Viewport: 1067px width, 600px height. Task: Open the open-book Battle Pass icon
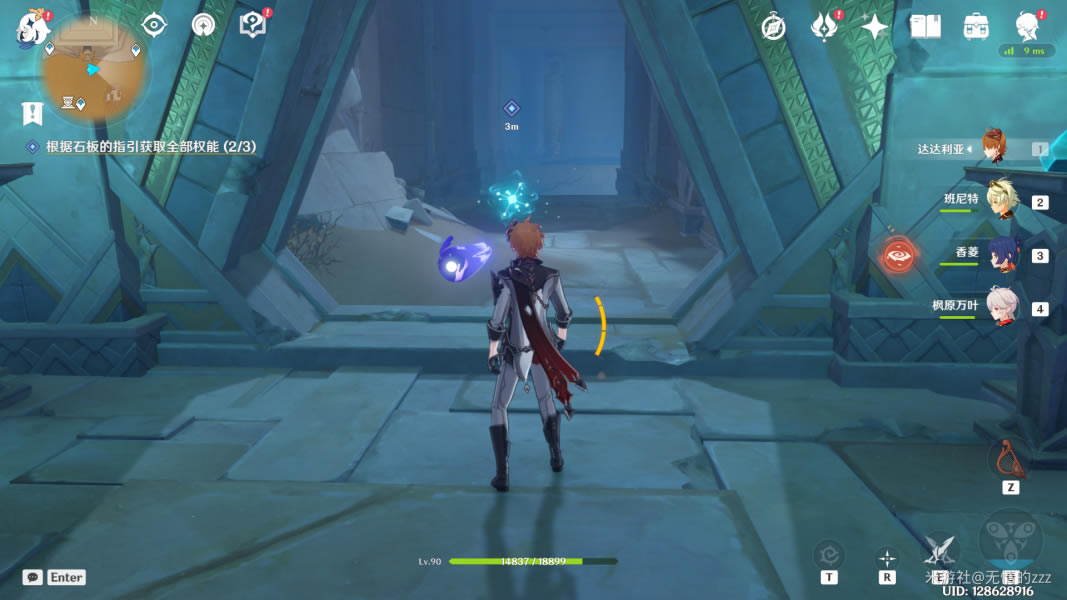[x=925, y=27]
